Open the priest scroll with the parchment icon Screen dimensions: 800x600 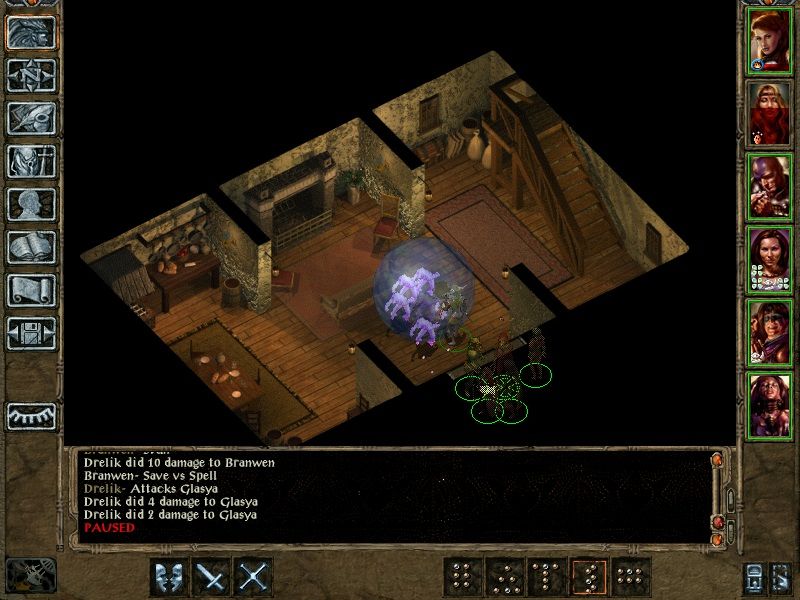[x=31, y=290]
